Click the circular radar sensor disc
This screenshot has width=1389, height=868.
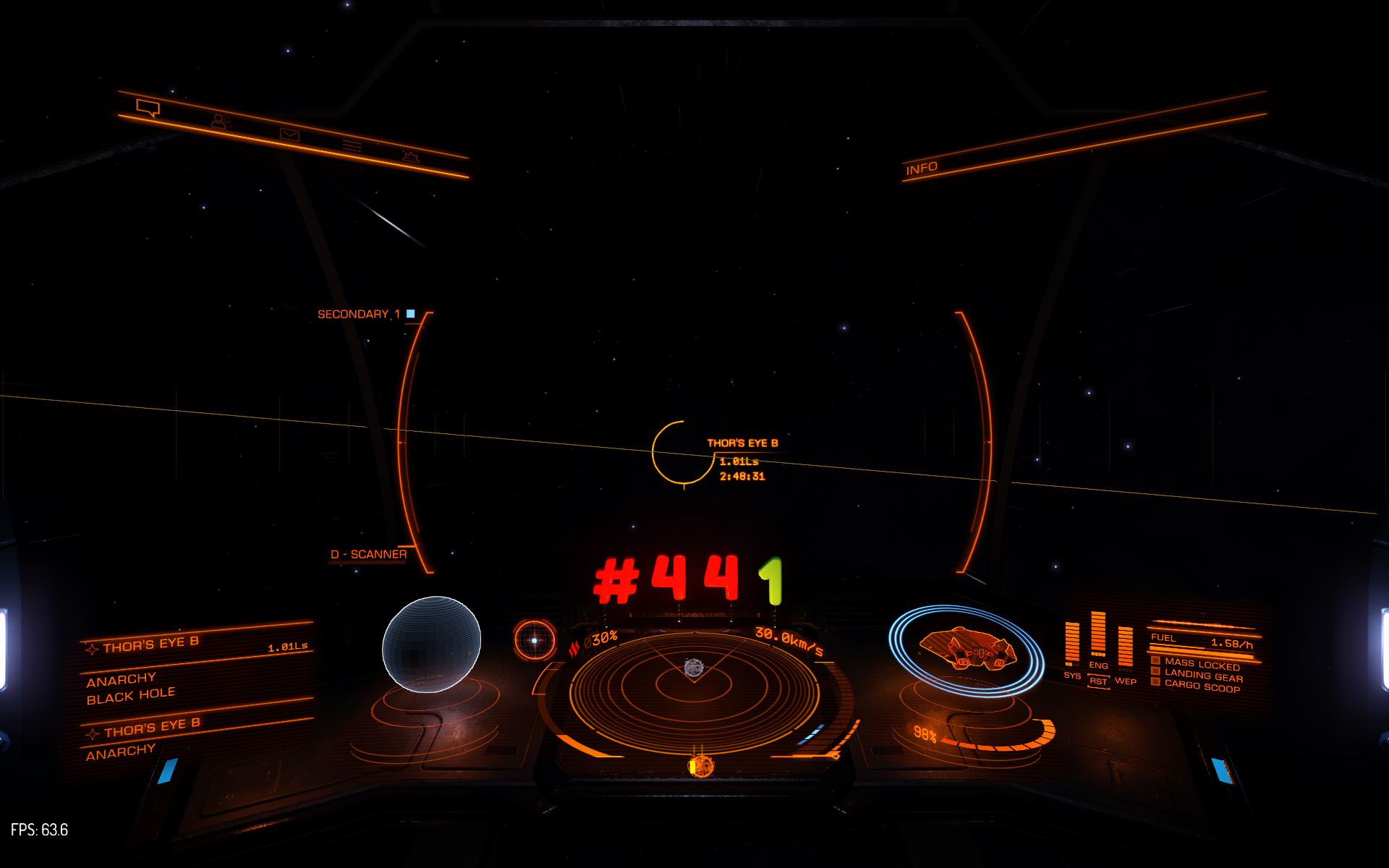(x=694, y=686)
